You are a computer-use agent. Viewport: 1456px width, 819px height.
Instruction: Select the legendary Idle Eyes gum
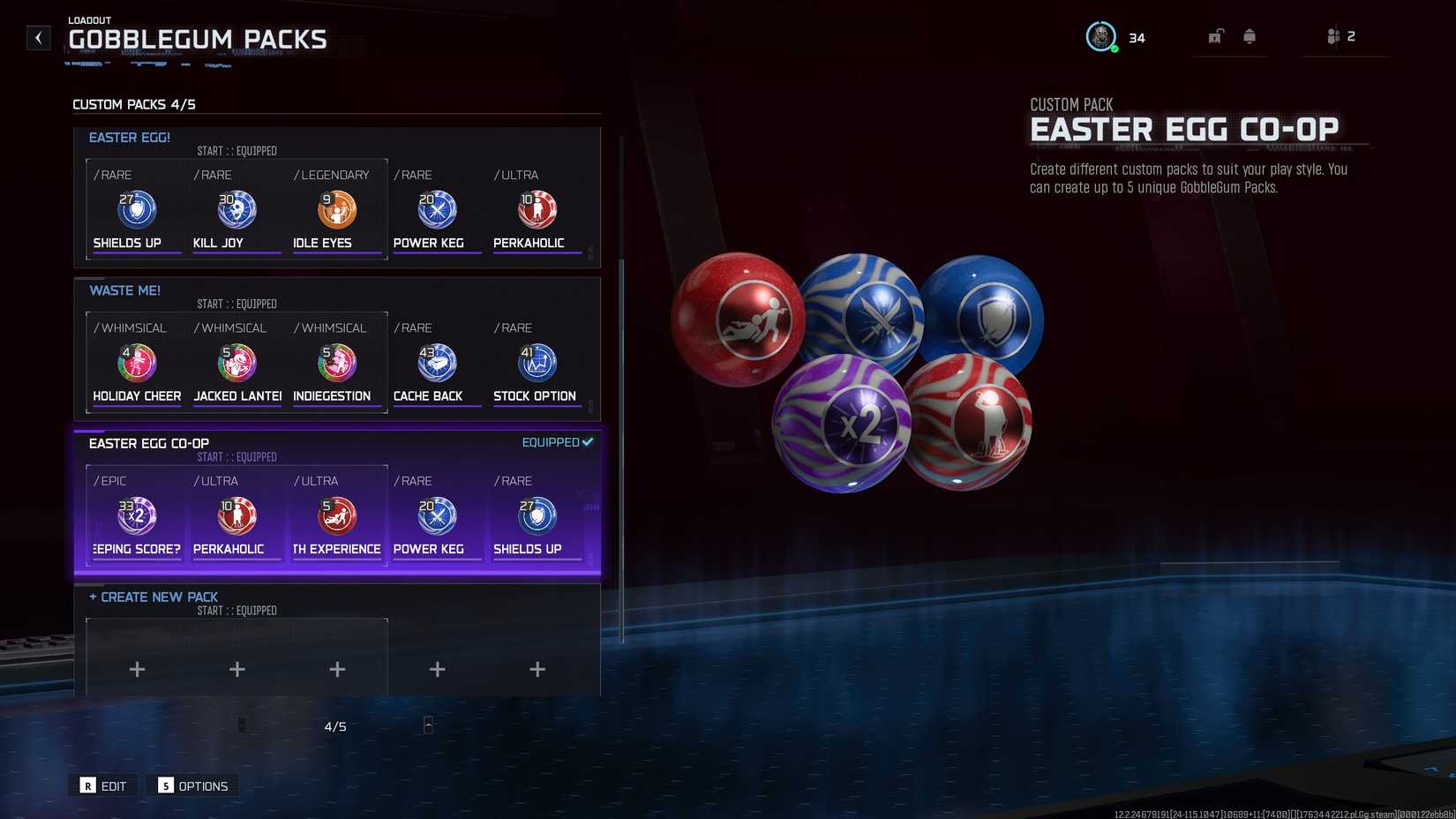point(336,209)
